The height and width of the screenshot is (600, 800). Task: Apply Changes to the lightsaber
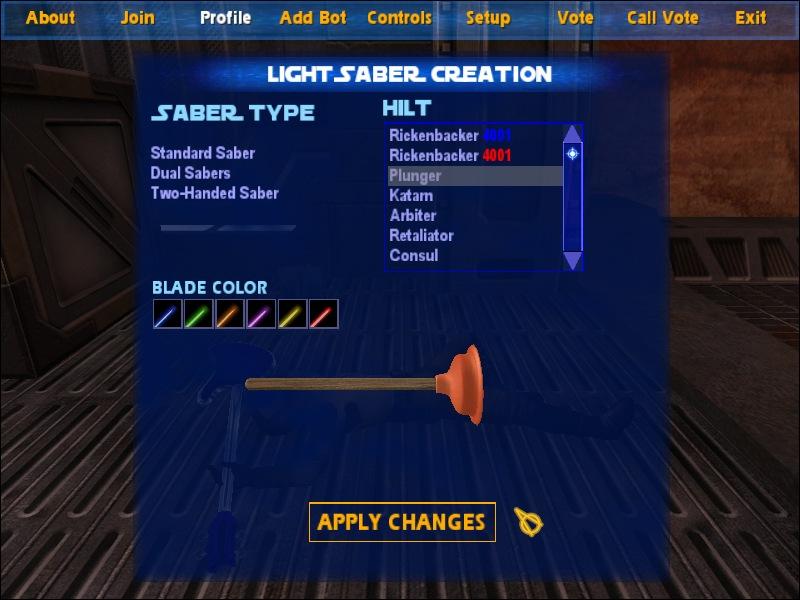click(x=402, y=522)
